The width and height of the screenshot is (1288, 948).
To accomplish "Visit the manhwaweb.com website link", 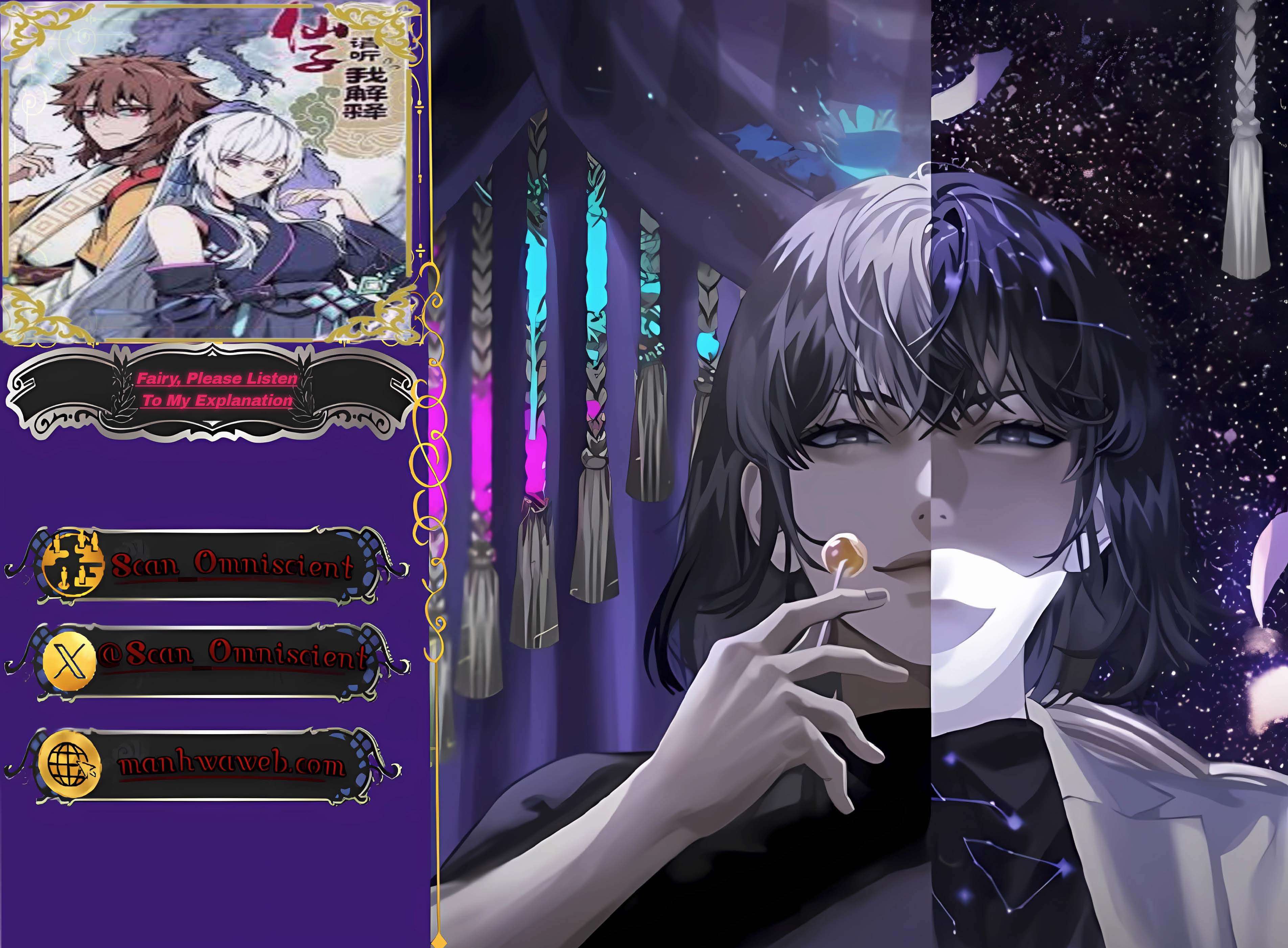I will pyautogui.click(x=232, y=765).
